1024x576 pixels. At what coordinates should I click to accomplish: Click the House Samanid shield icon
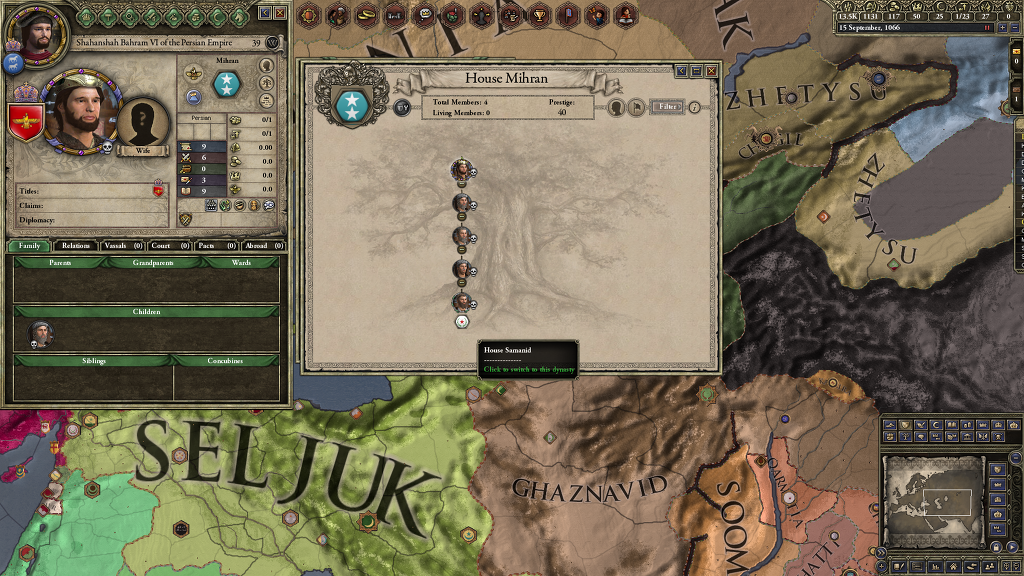pyautogui.click(x=462, y=321)
